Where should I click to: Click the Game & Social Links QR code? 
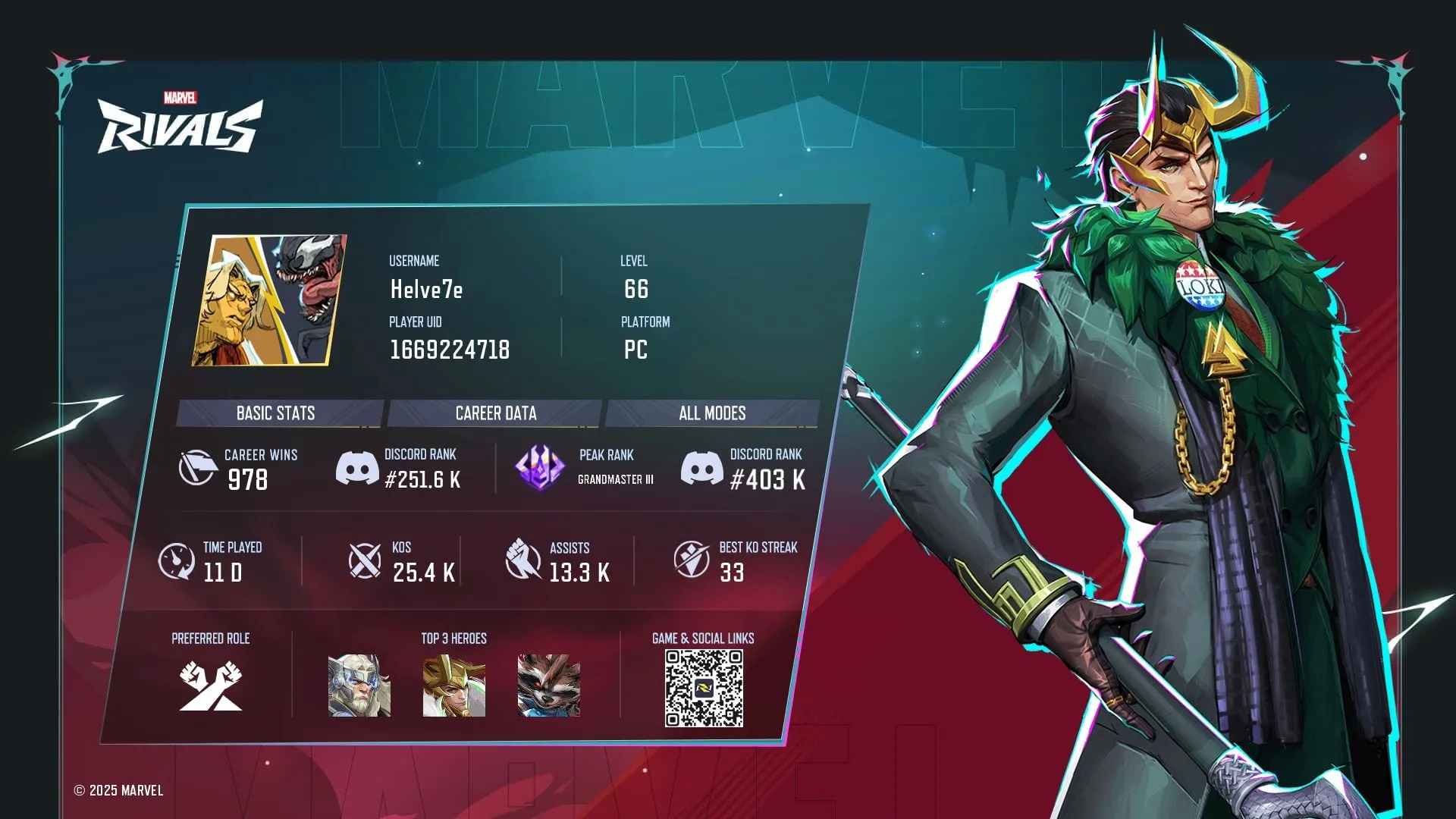click(704, 689)
